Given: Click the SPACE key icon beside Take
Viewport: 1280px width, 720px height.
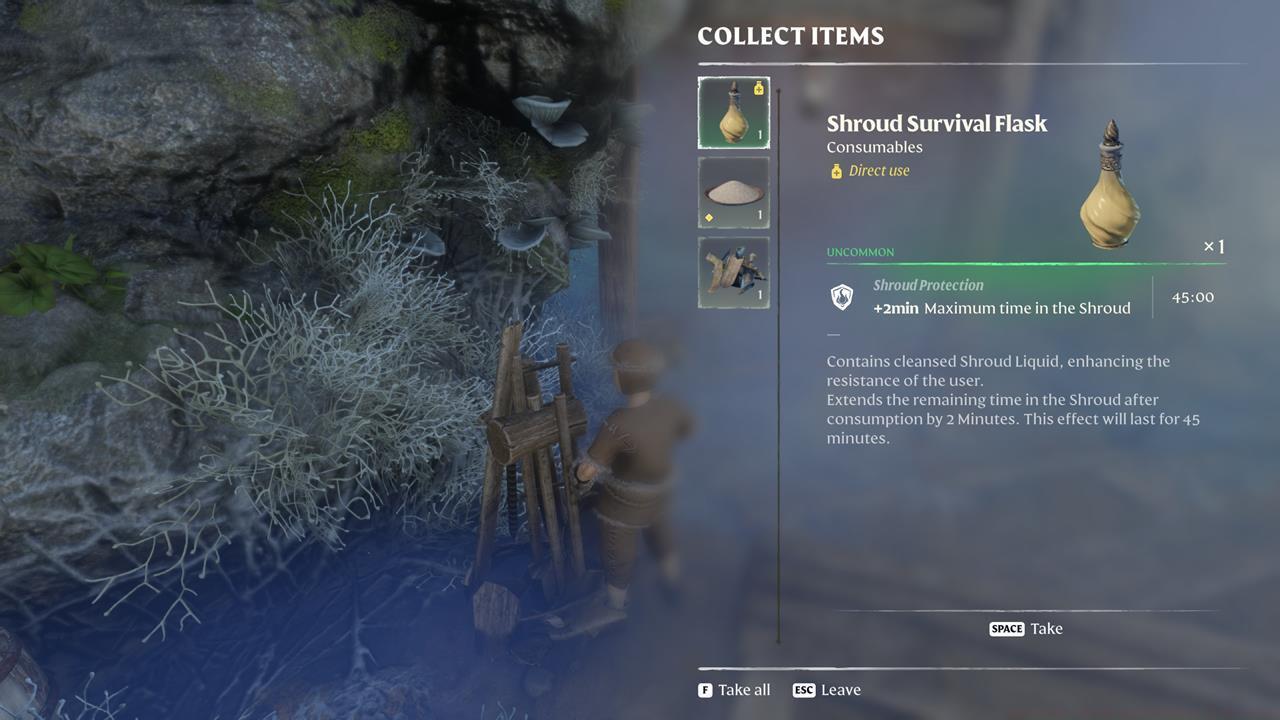Looking at the screenshot, I should (1006, 629).
